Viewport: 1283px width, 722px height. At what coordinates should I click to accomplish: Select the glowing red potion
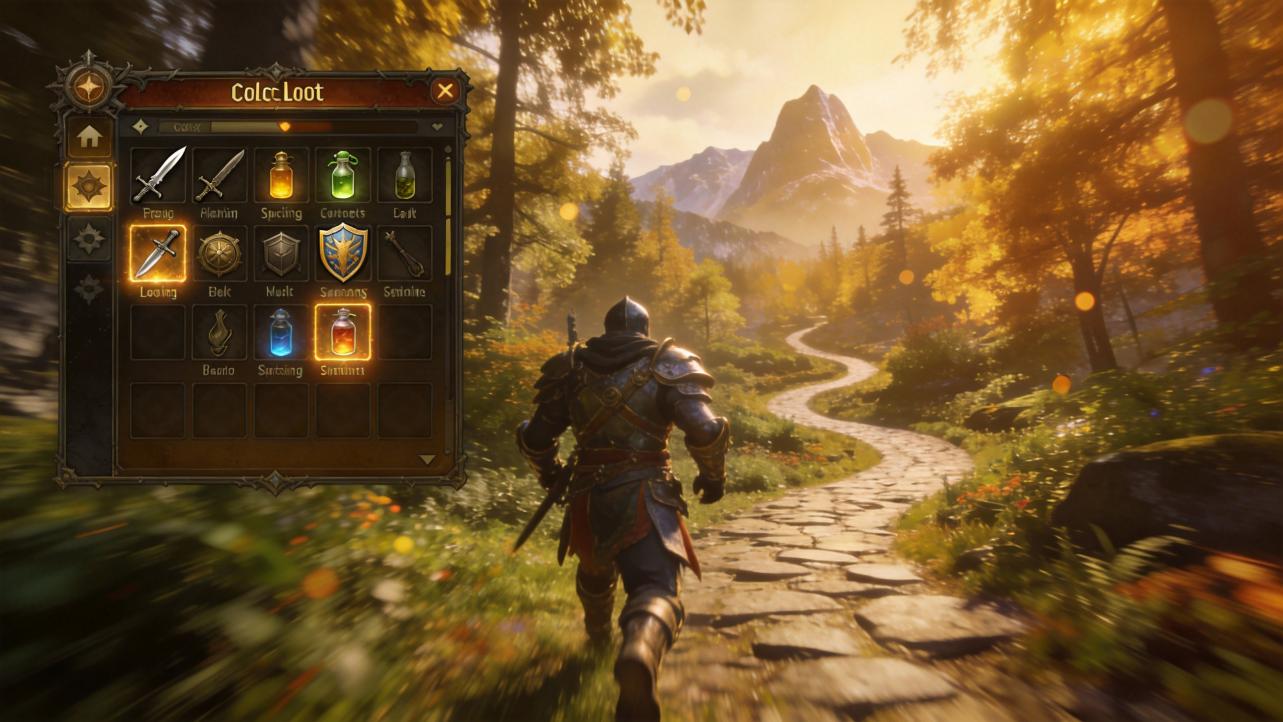click(x=343, y=332)
